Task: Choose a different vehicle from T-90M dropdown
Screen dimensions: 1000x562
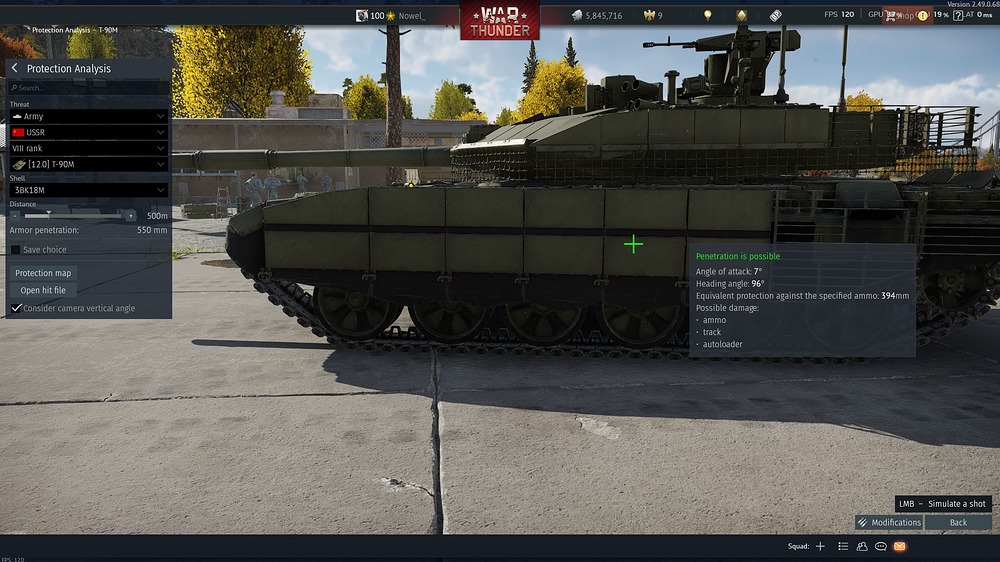Action: coord(88,164)
